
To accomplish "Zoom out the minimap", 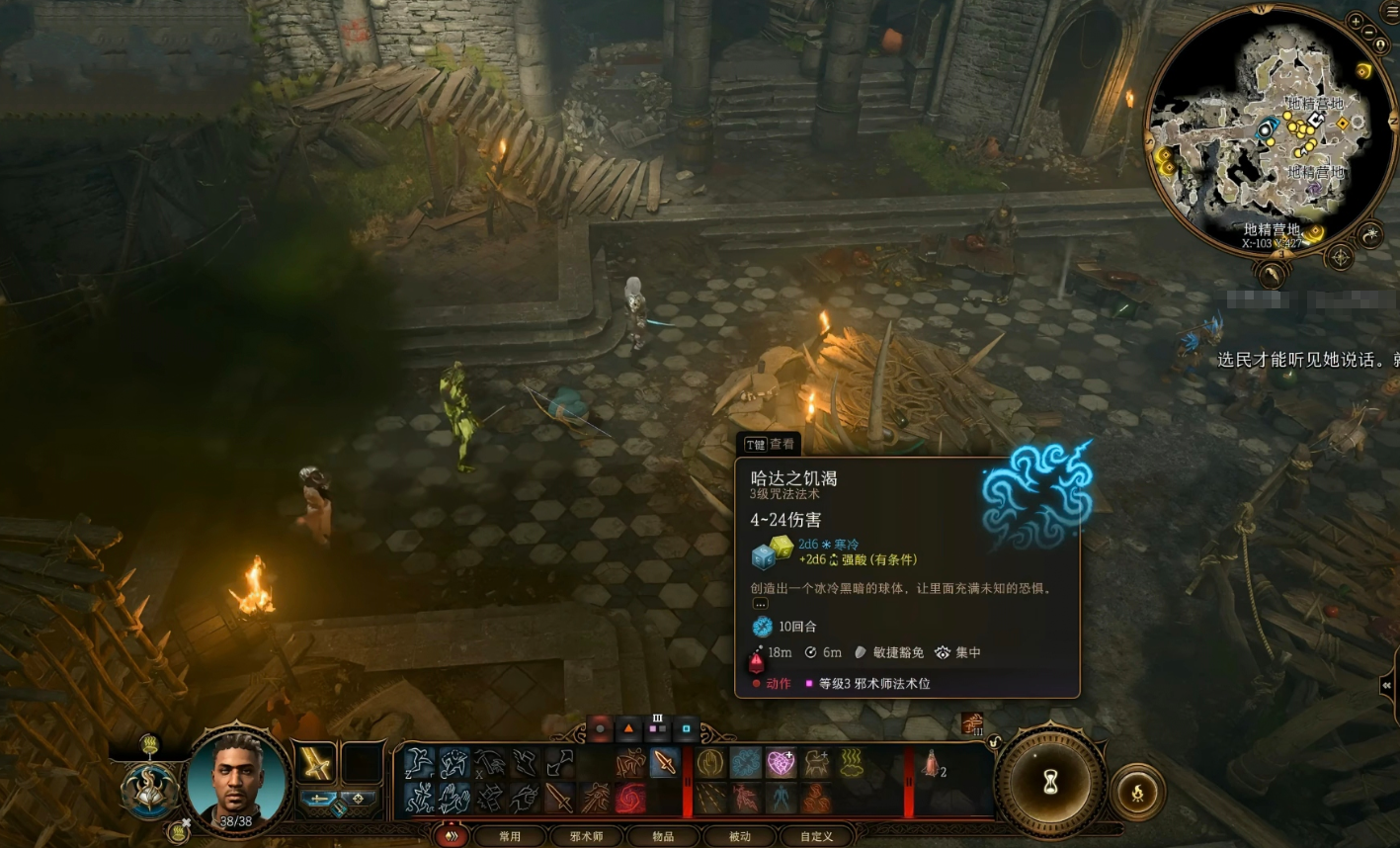I will [x=1368, y=33].
